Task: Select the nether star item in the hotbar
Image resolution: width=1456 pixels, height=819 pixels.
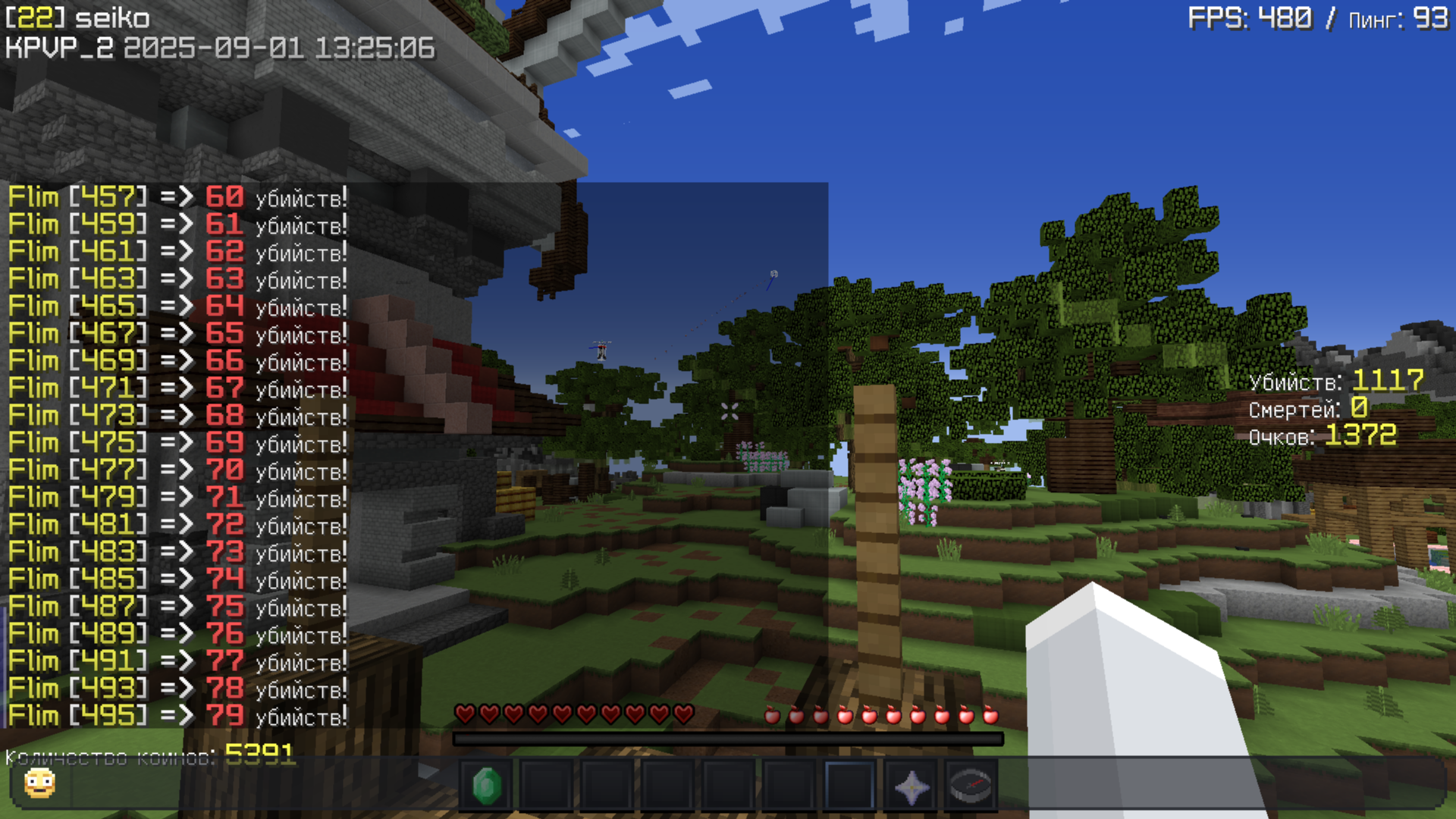Action: 912,786
